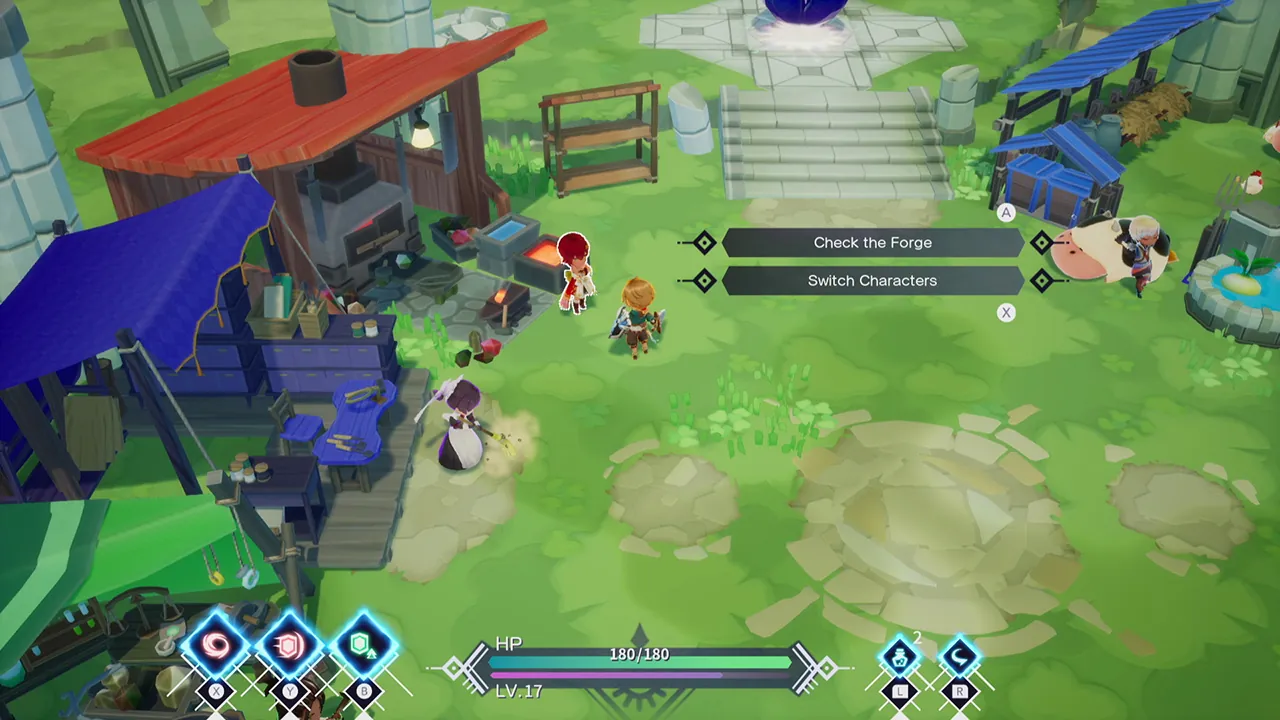Use the health potion mapped to L
The image size is (1280, 720).
(x=900, y=655)
